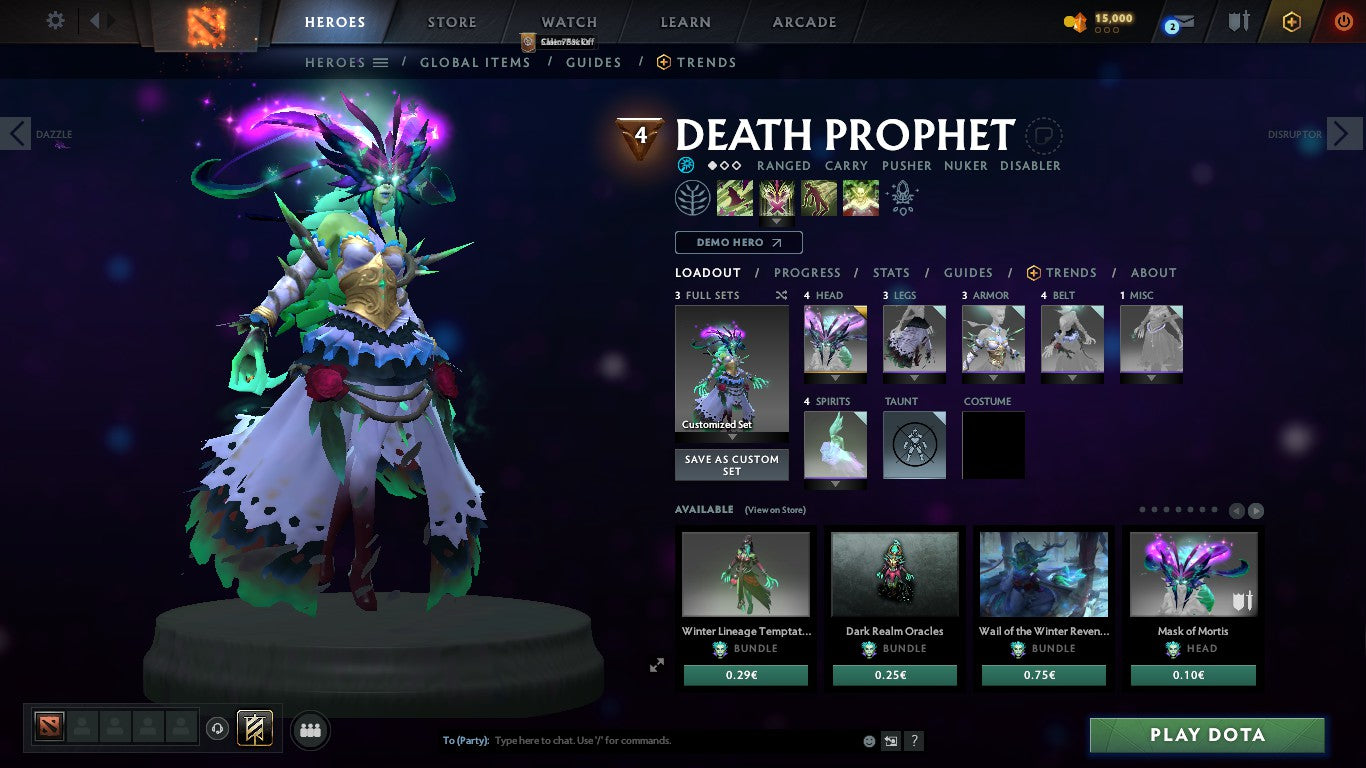The height and width of the screenshot is (768, 1366).
Task: Click the Aghanim's Scepter upgrade icon
Action: tap(901, 197)
